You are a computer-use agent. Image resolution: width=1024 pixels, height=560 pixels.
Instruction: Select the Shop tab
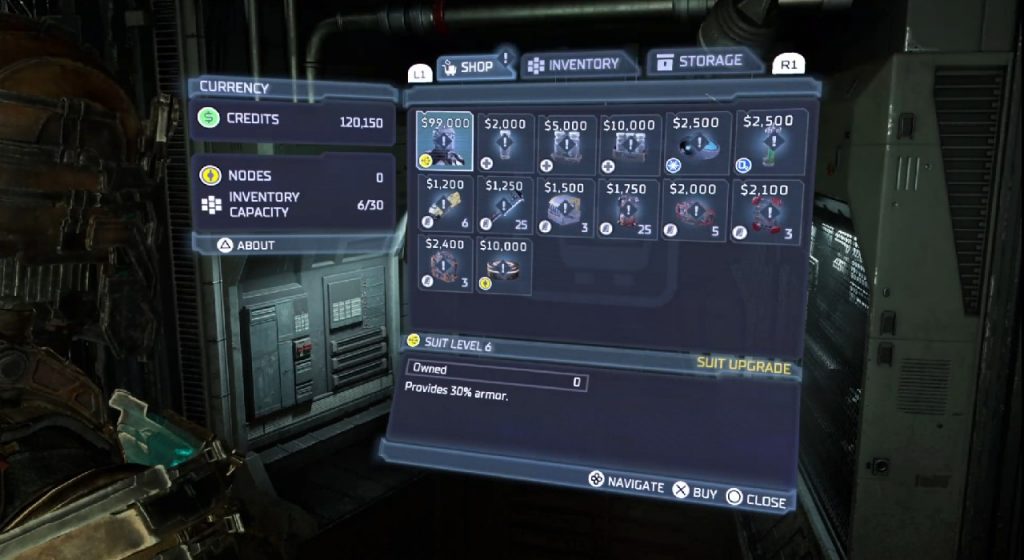[x=468, y=67]
